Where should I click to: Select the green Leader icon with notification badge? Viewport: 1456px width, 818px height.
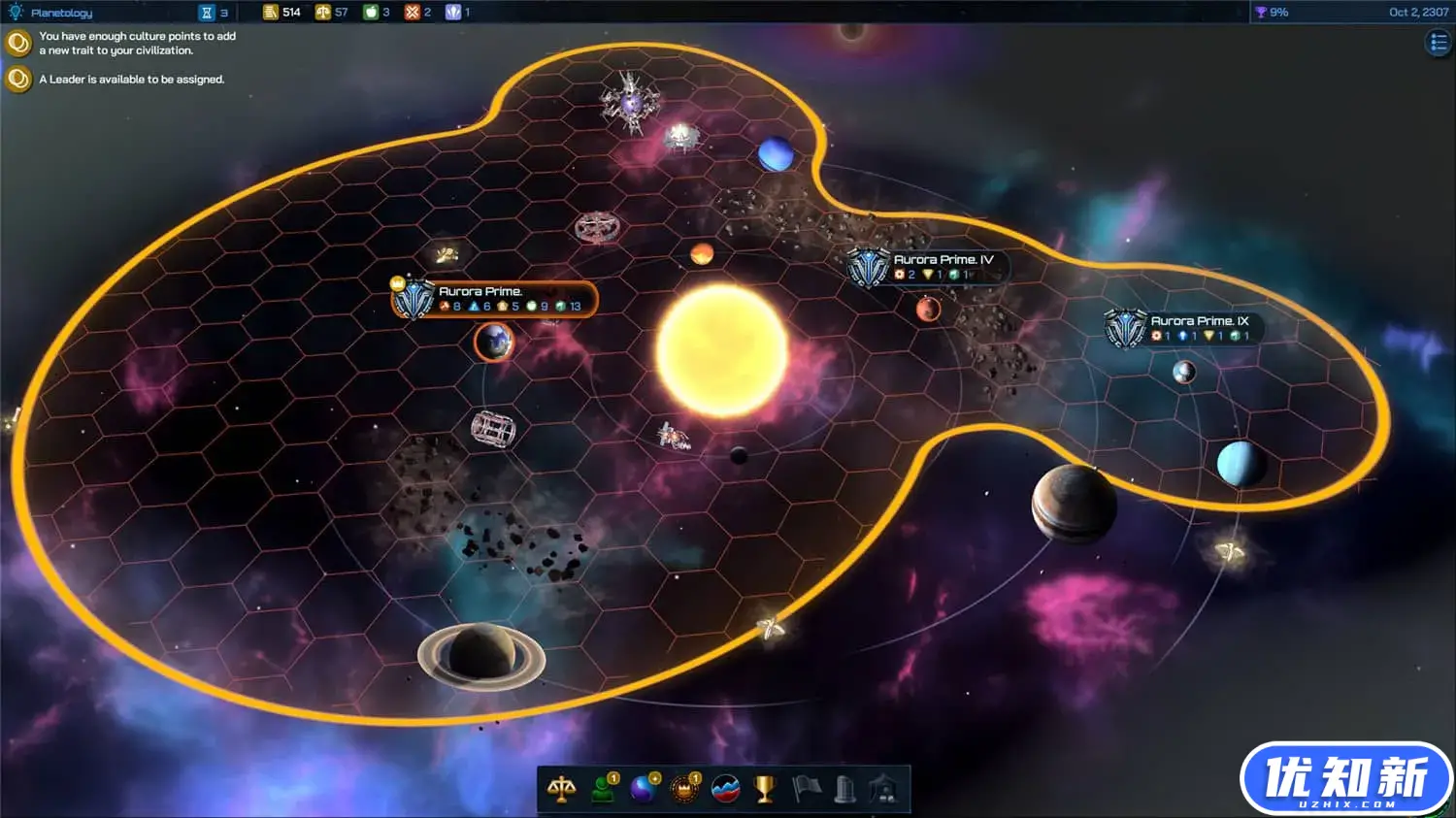tap(603, 788)
